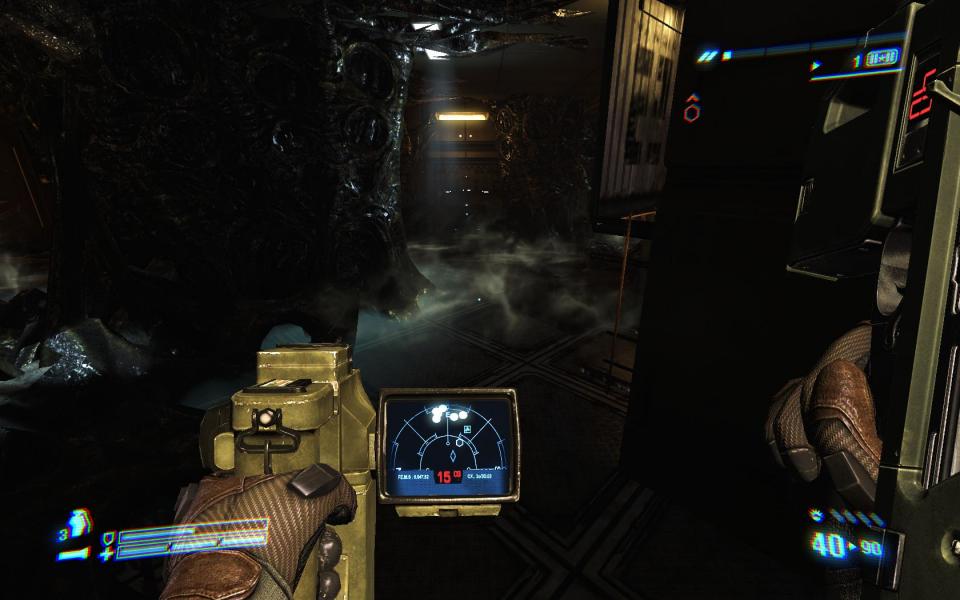Select the weapon badge with the star
Image resolution: width=960 pixels, height=600 pixels.
(881, 57)
